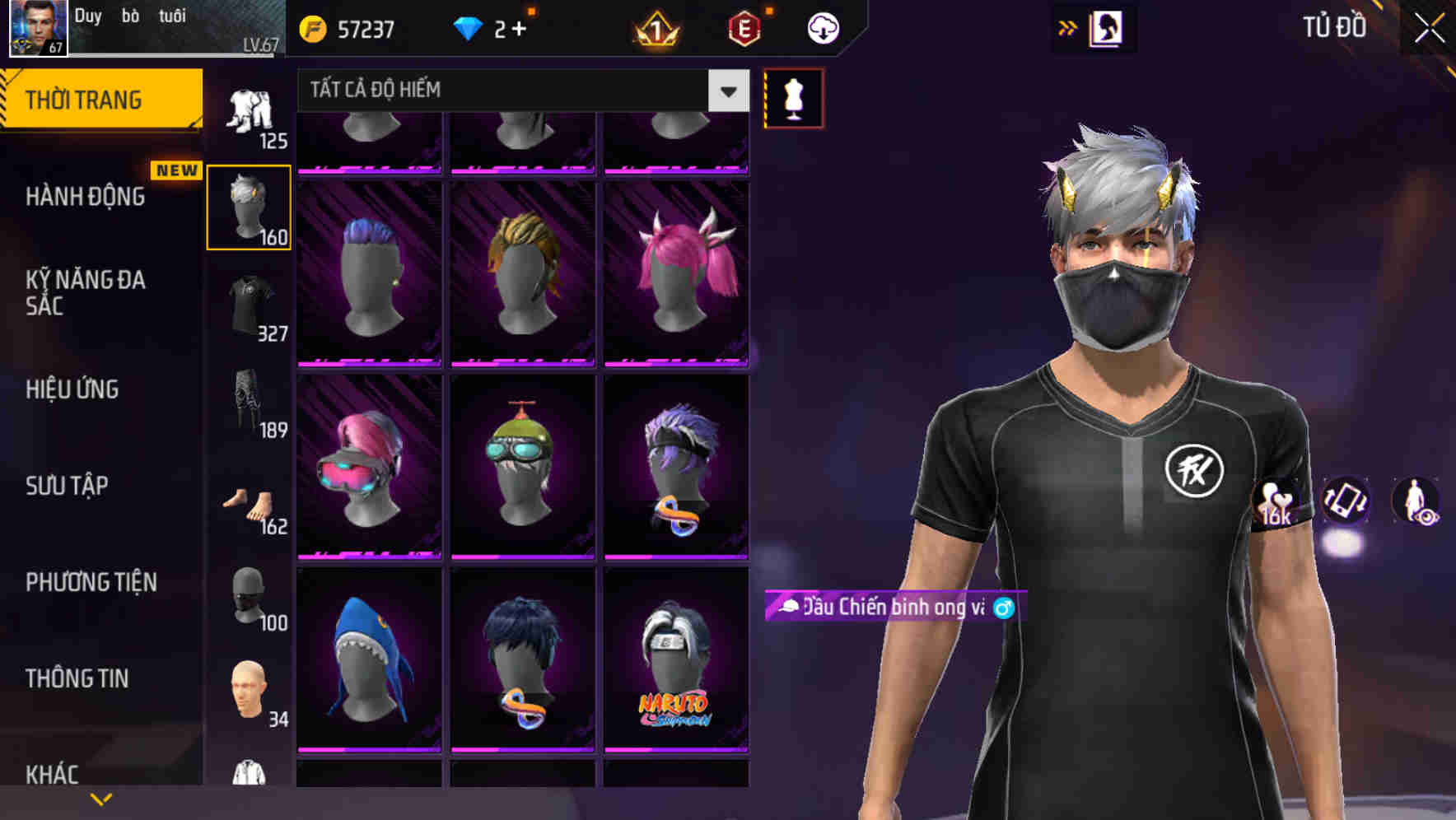Click the Đầu Chiến binh ong item name label
The image size is (1456, 820).
coord(889,608)
